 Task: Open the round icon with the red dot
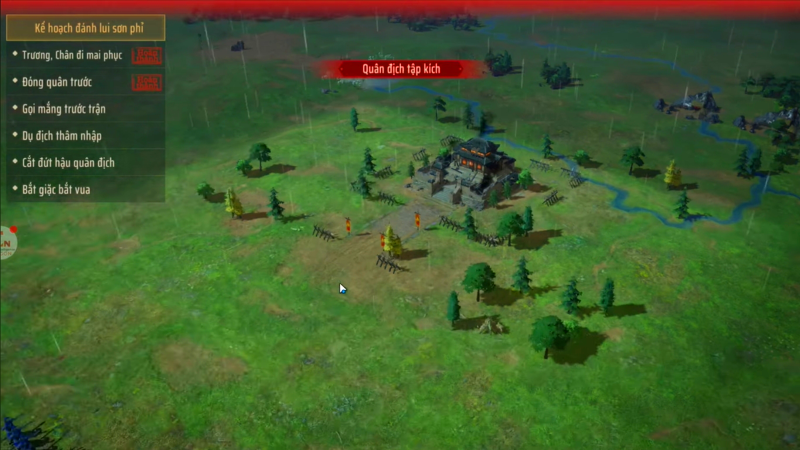pos(6,243)
